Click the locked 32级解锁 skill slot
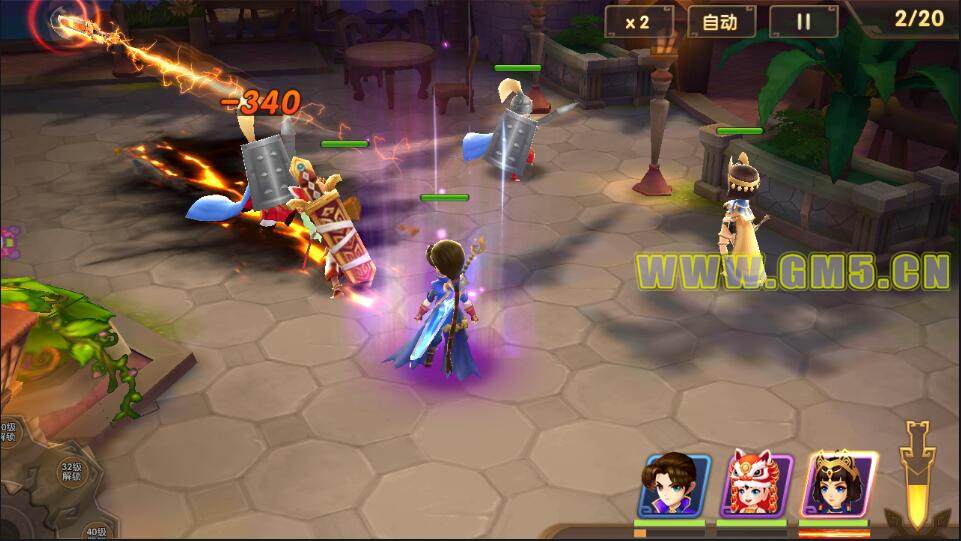The width and height of the screenshot is (961, 541). coord(71,472)
